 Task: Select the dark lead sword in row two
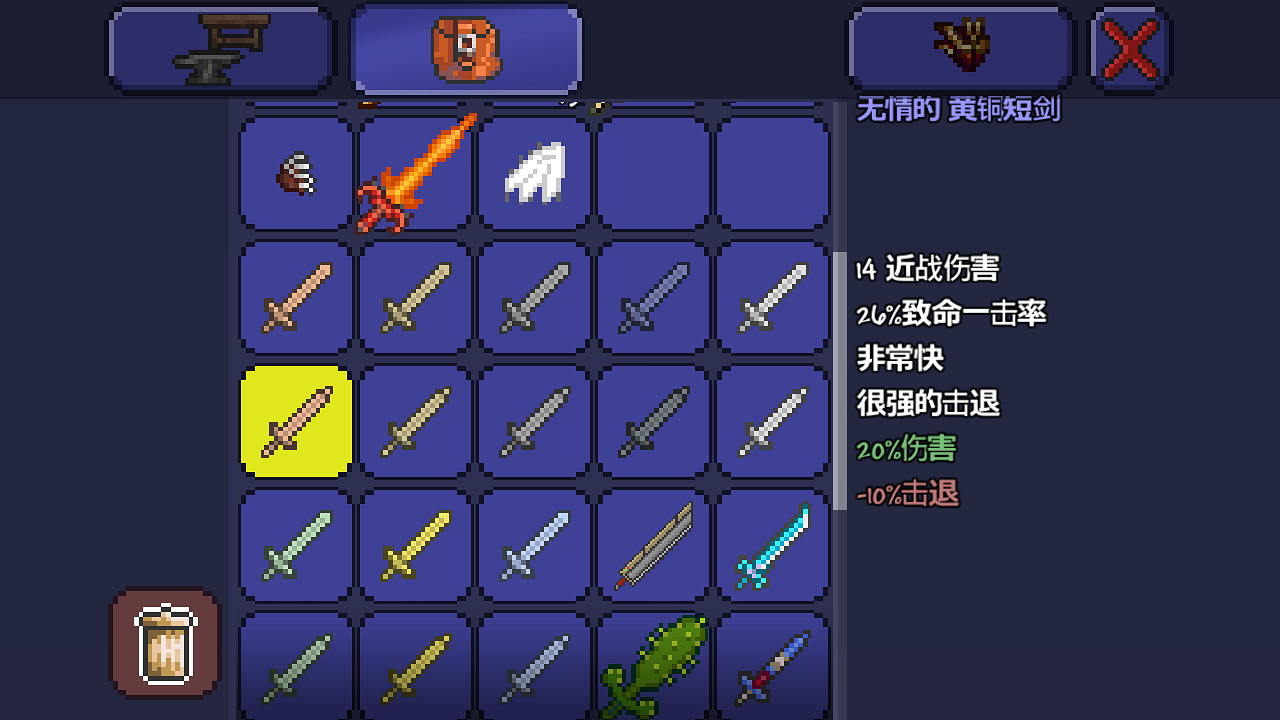tap(653, 298)
